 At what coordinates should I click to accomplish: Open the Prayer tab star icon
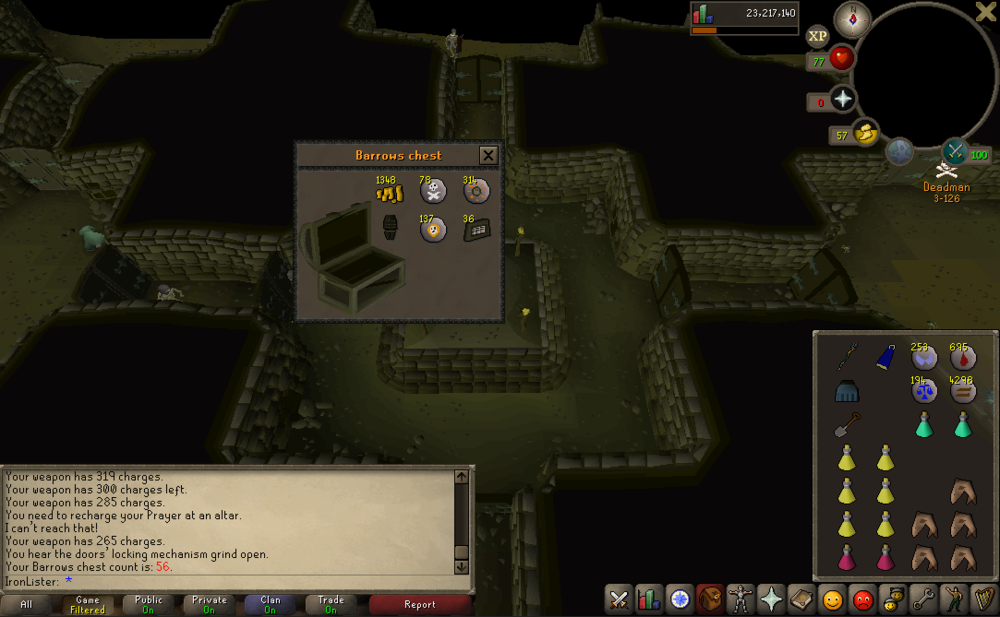(771, 599)
